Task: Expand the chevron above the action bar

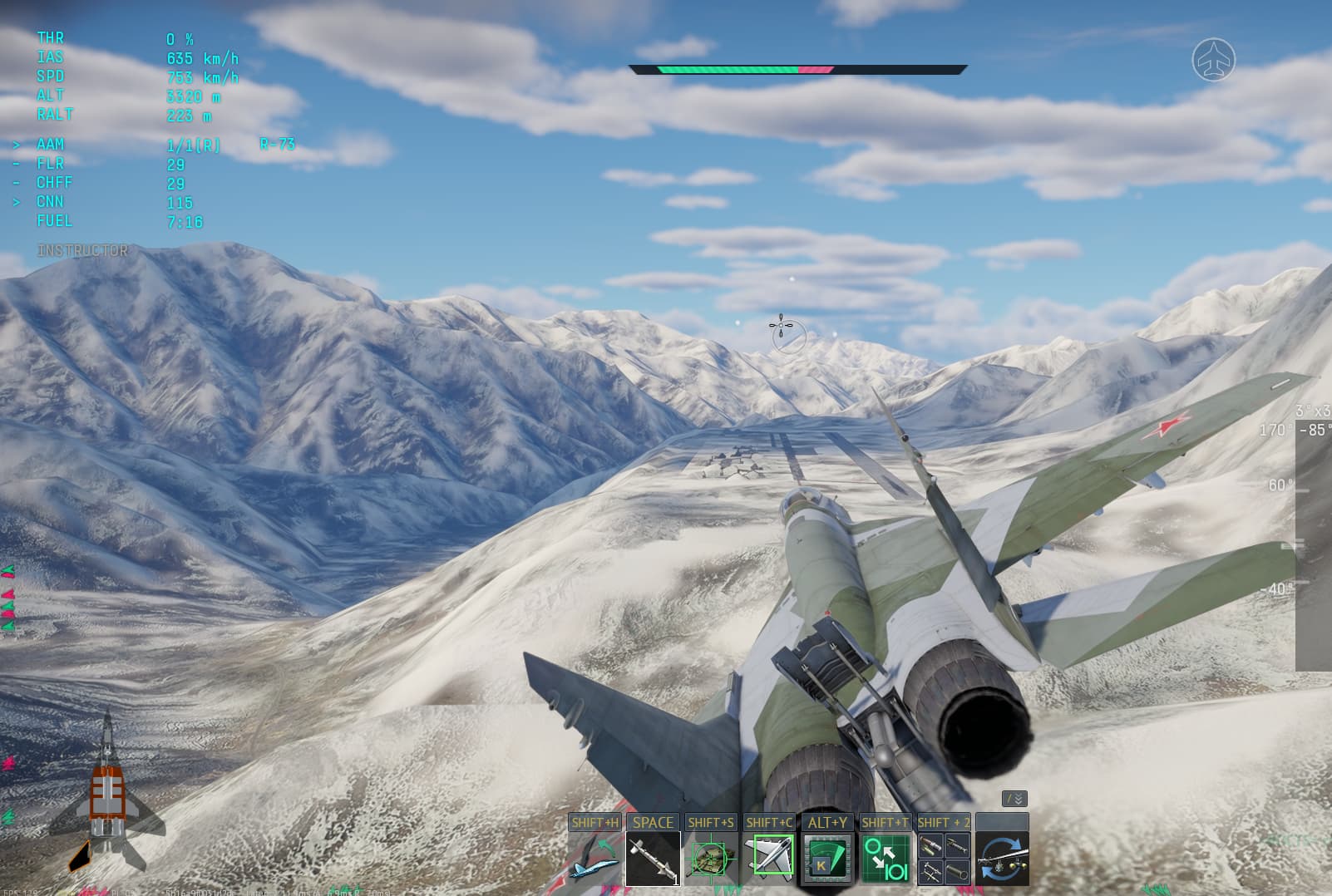Action: tap(1016, 796)
